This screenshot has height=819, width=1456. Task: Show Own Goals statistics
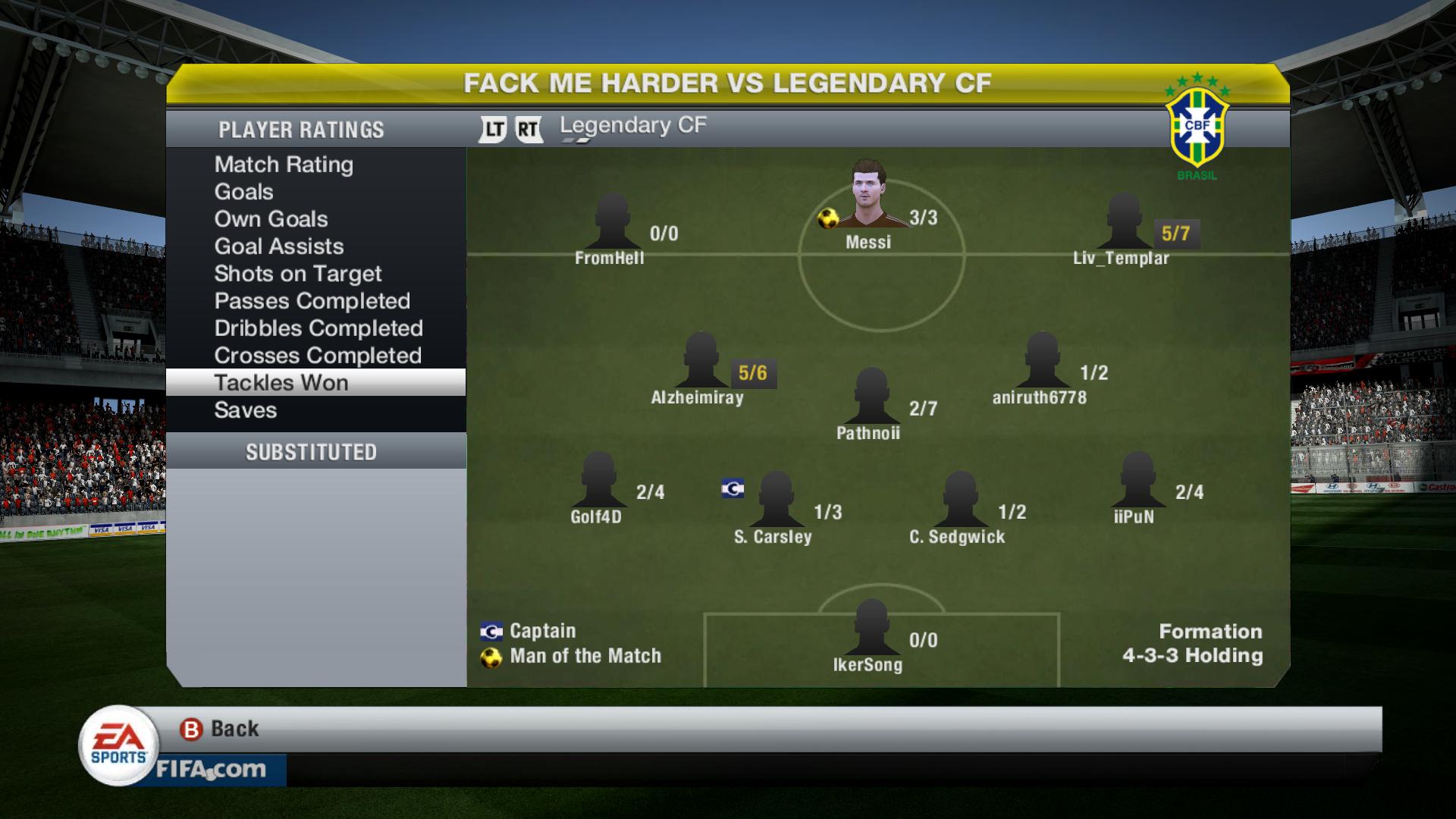tap(271, 219)
